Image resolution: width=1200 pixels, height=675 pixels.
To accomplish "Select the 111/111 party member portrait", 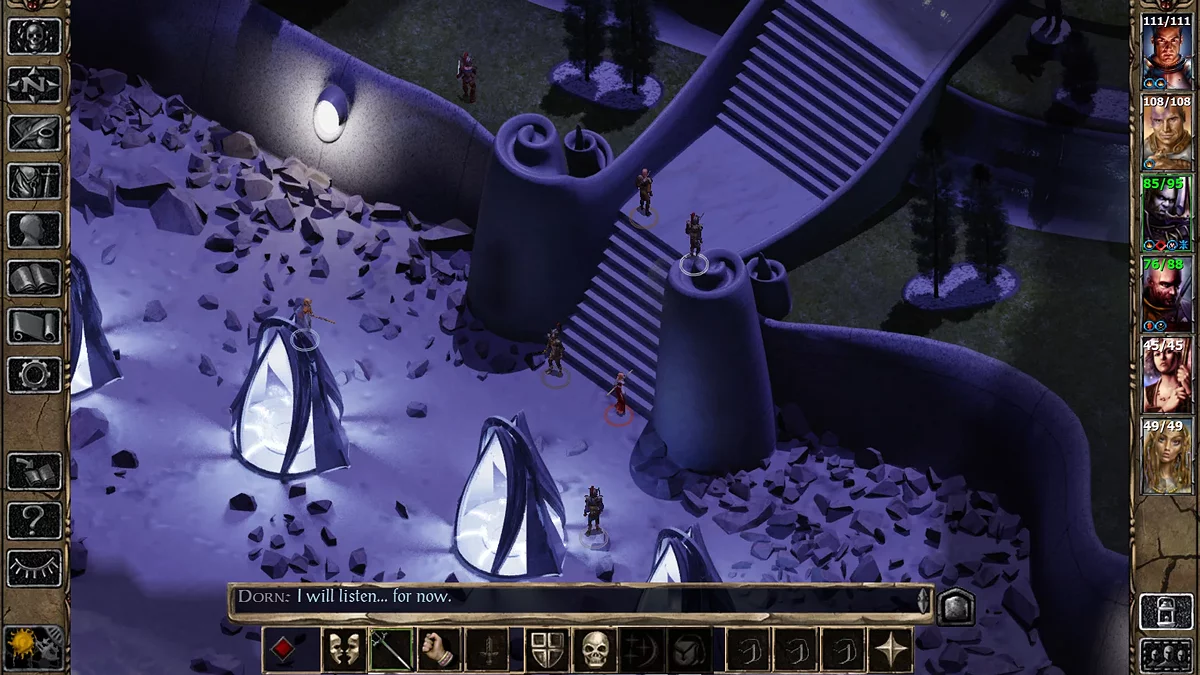I will point(1166,52).
